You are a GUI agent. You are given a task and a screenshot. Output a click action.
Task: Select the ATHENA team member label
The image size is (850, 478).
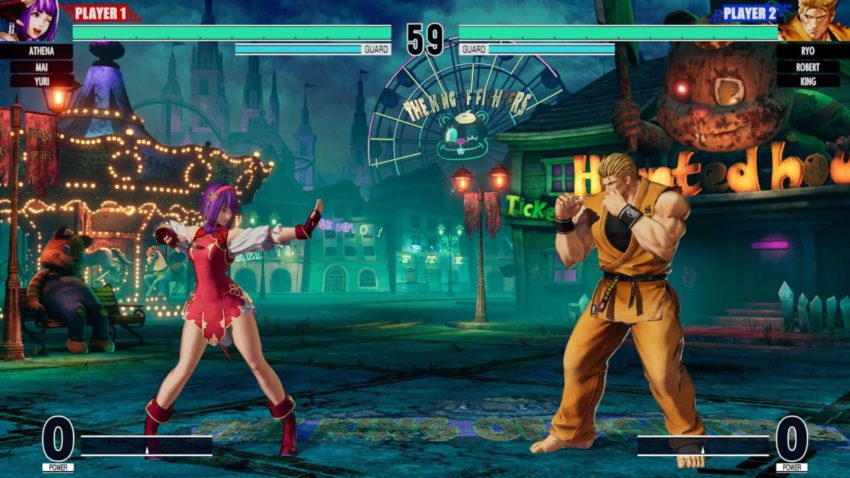click(x=35, y=50)
